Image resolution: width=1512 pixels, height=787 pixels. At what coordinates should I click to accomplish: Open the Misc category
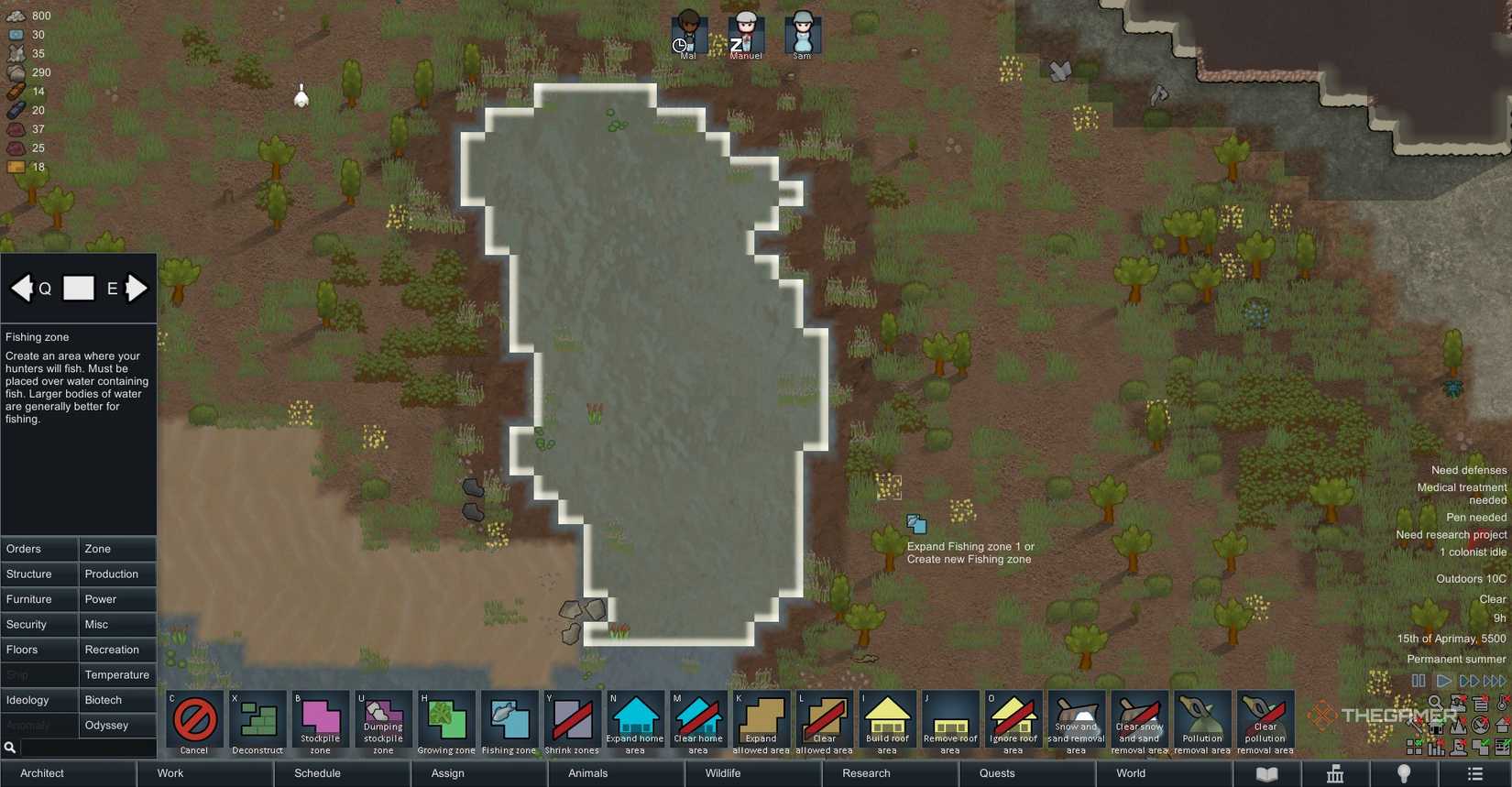117,624
